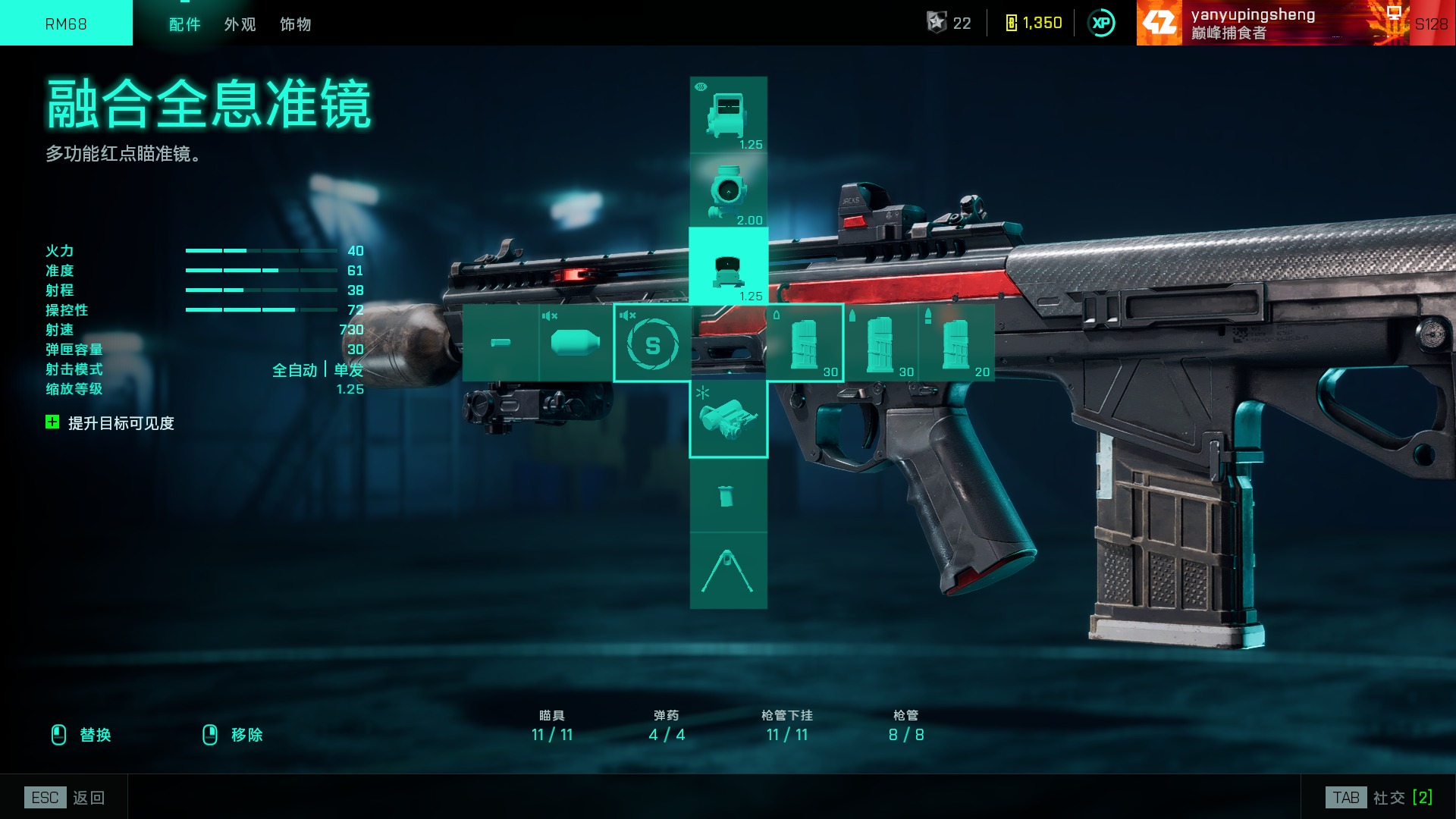The height and width of the screenshot is (819, 1456).
Task: Select the 配件 attachments tab
Action: click(x=184, y=24)
